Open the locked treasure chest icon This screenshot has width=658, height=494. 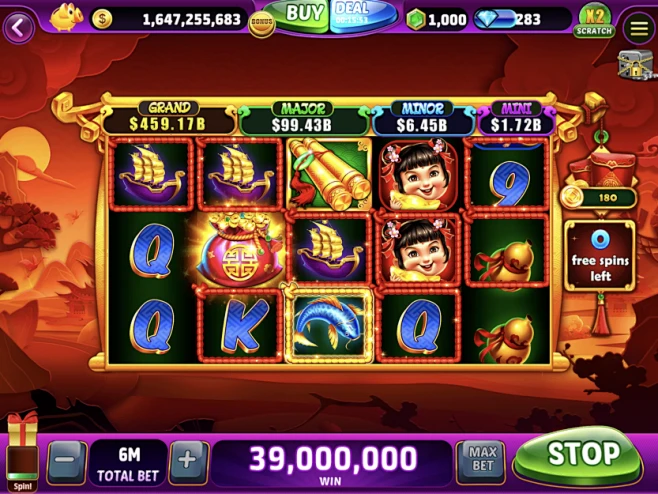634,65
